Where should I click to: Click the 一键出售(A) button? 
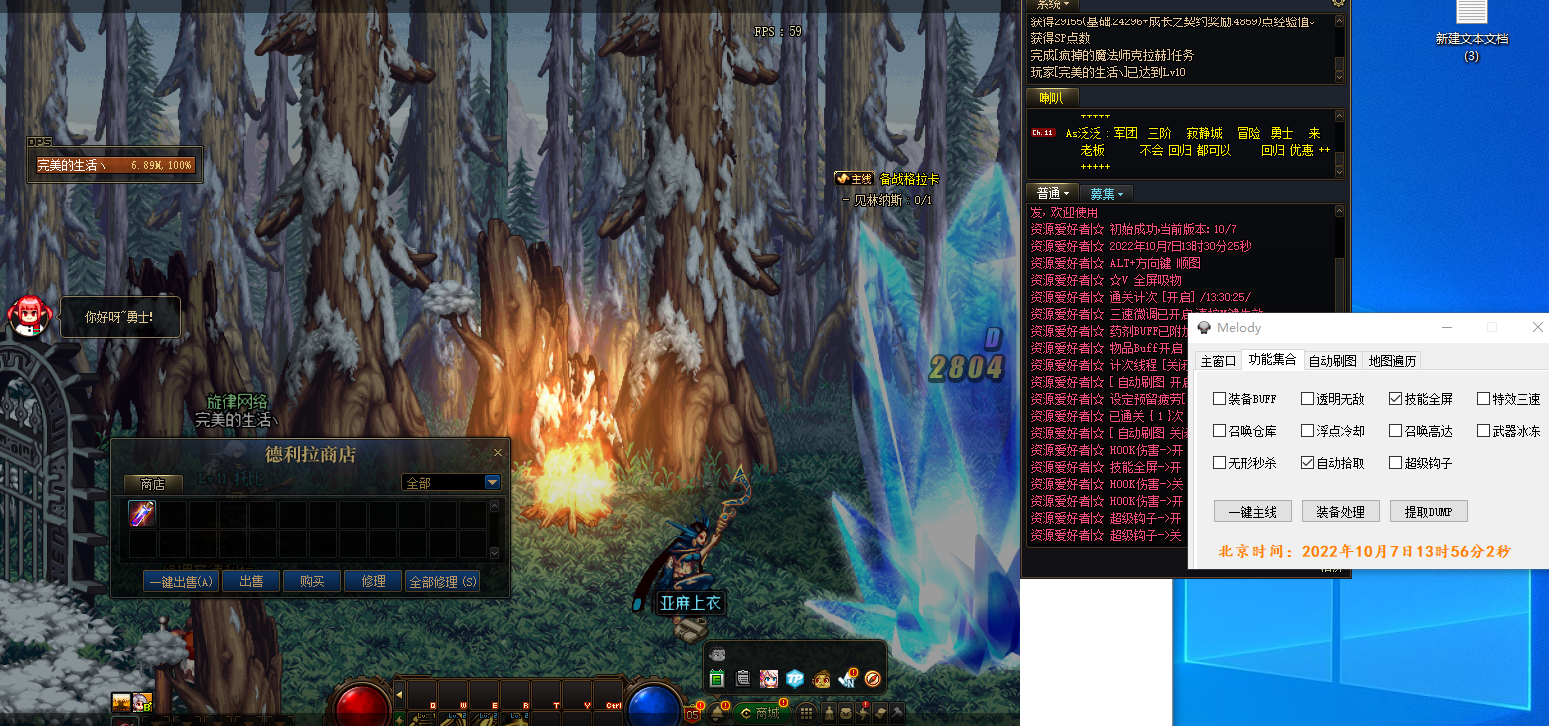181,581
